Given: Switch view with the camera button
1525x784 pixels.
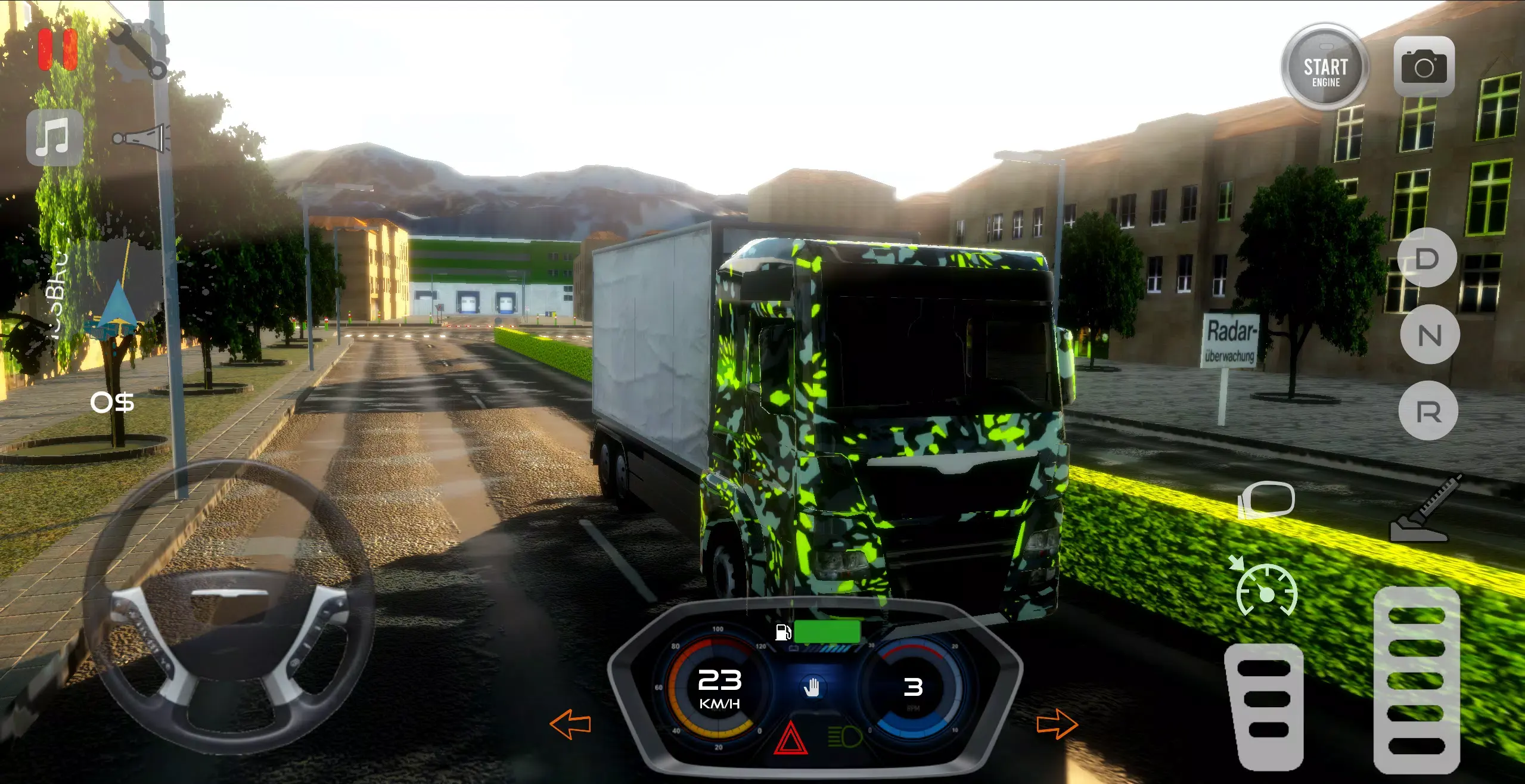Looking at the screenshot, I should click(1424, 67).
